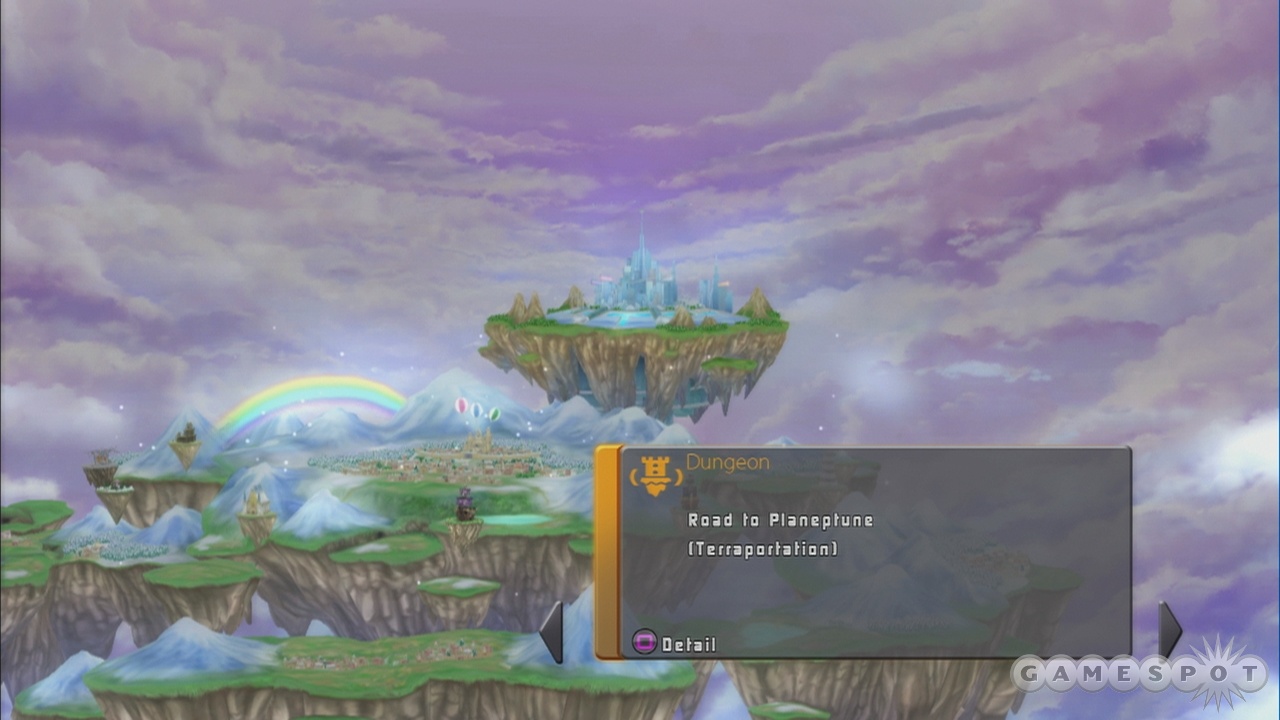Select the Road to Planeptune dungeon entry

pyautogui.click(x=780, y=521)
